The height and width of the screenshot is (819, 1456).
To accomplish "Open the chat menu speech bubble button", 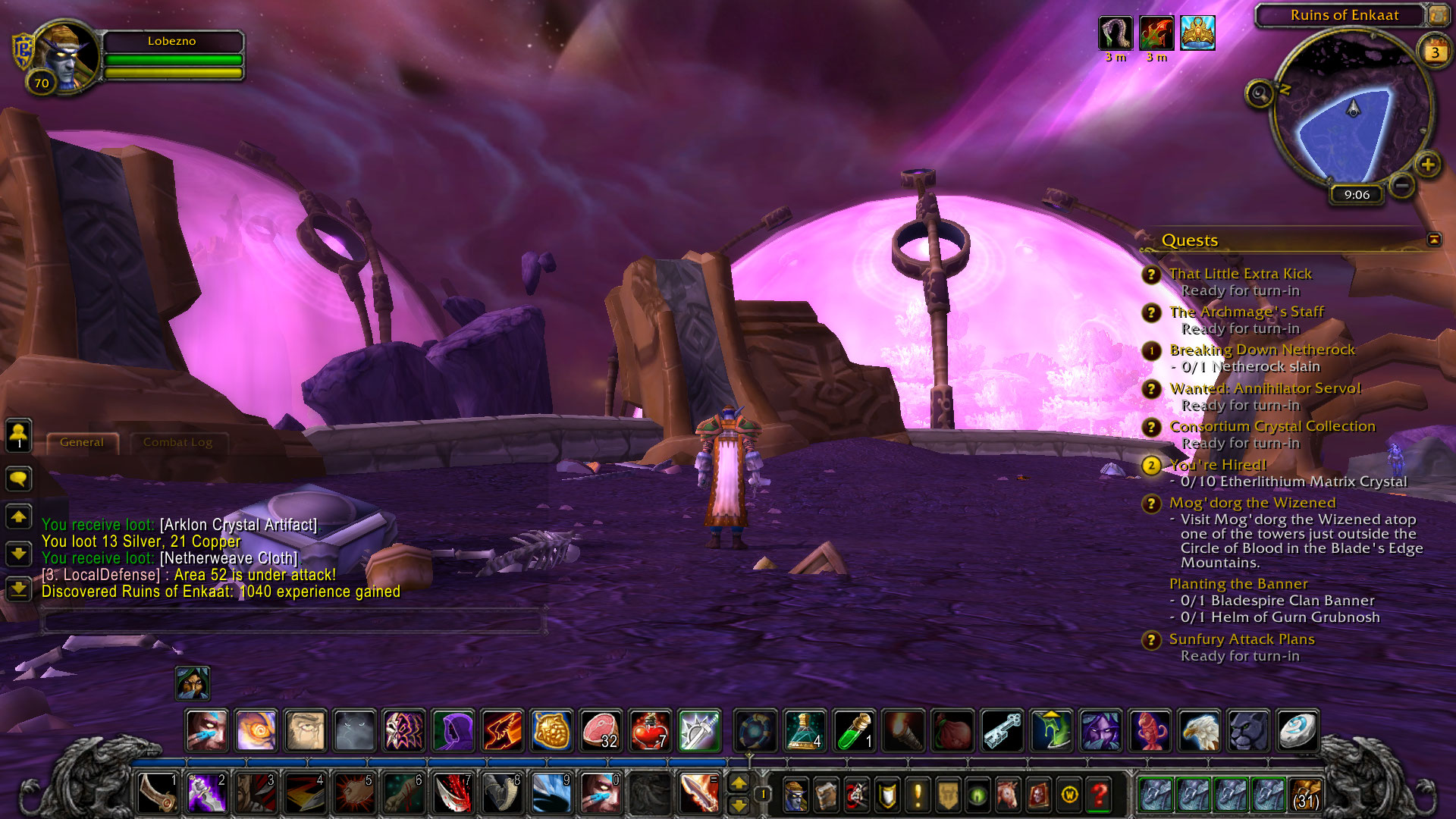I will pyautogui.click(x=18, y=479).
